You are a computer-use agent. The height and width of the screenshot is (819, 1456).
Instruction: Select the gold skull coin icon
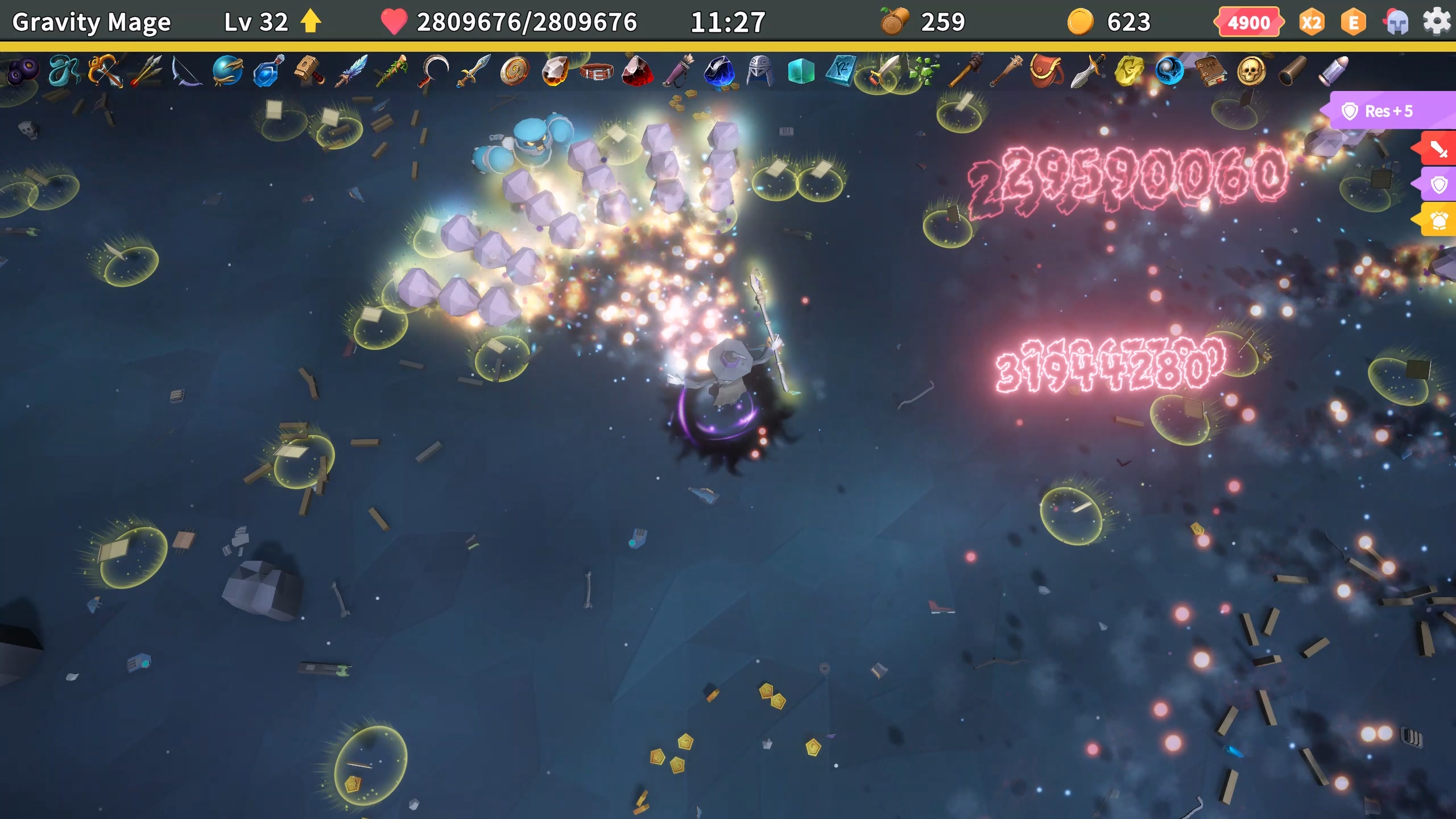pyautogui.click(x=1251, y=71)
